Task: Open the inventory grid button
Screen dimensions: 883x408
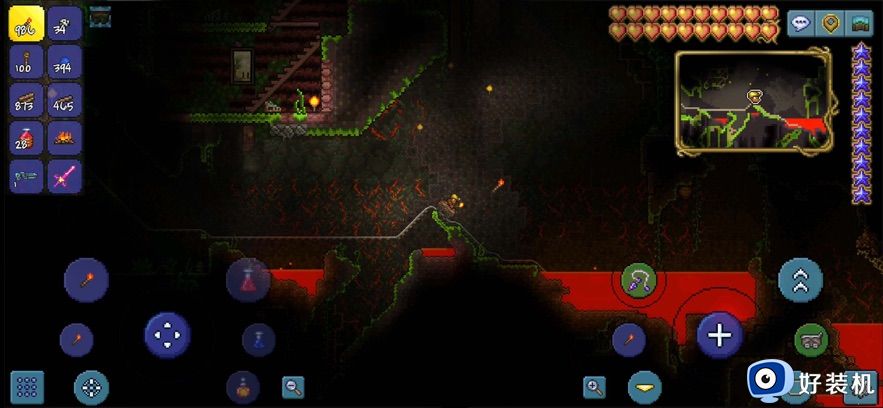Action: [x=27, y=387]
